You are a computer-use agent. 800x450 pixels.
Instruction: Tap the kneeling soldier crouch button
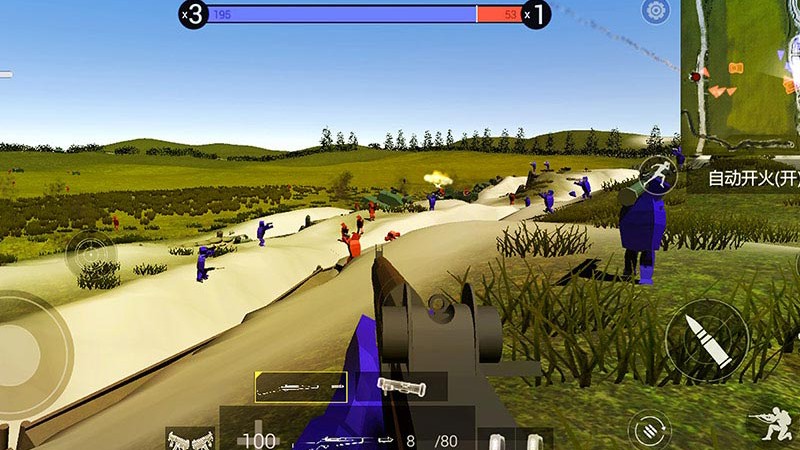(771, 427)
